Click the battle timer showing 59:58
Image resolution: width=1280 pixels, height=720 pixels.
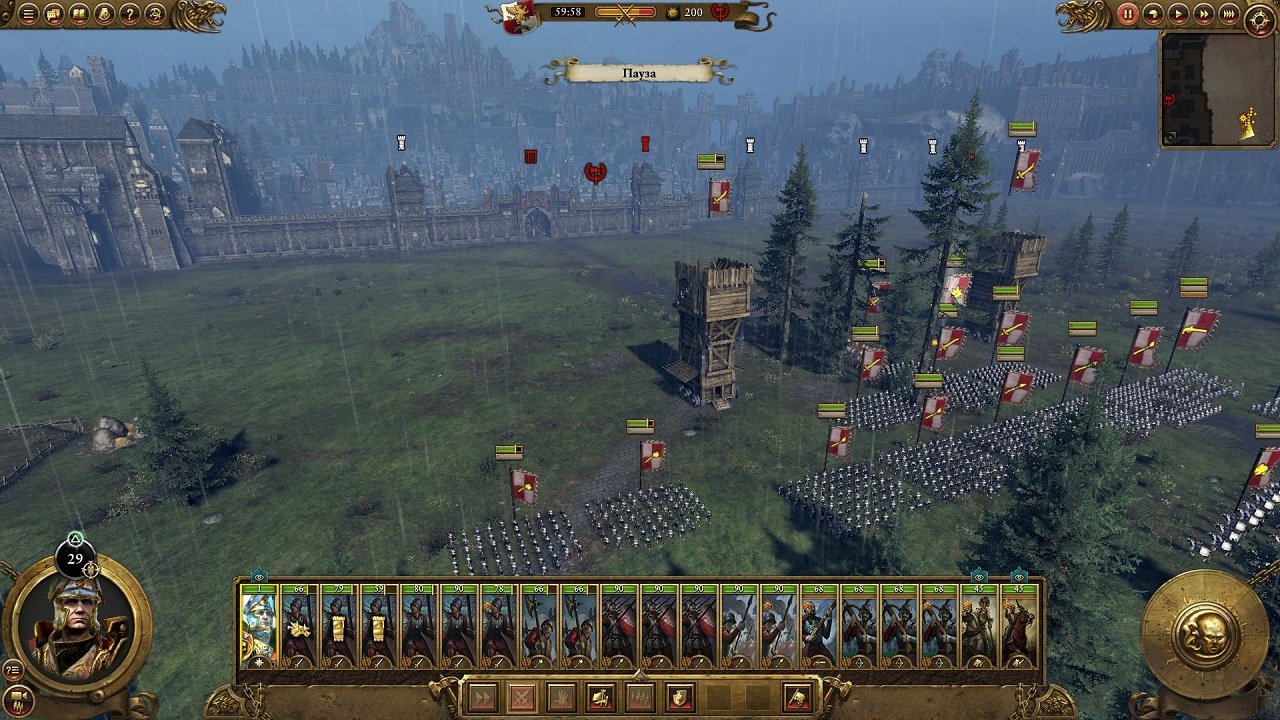[568, 13]
